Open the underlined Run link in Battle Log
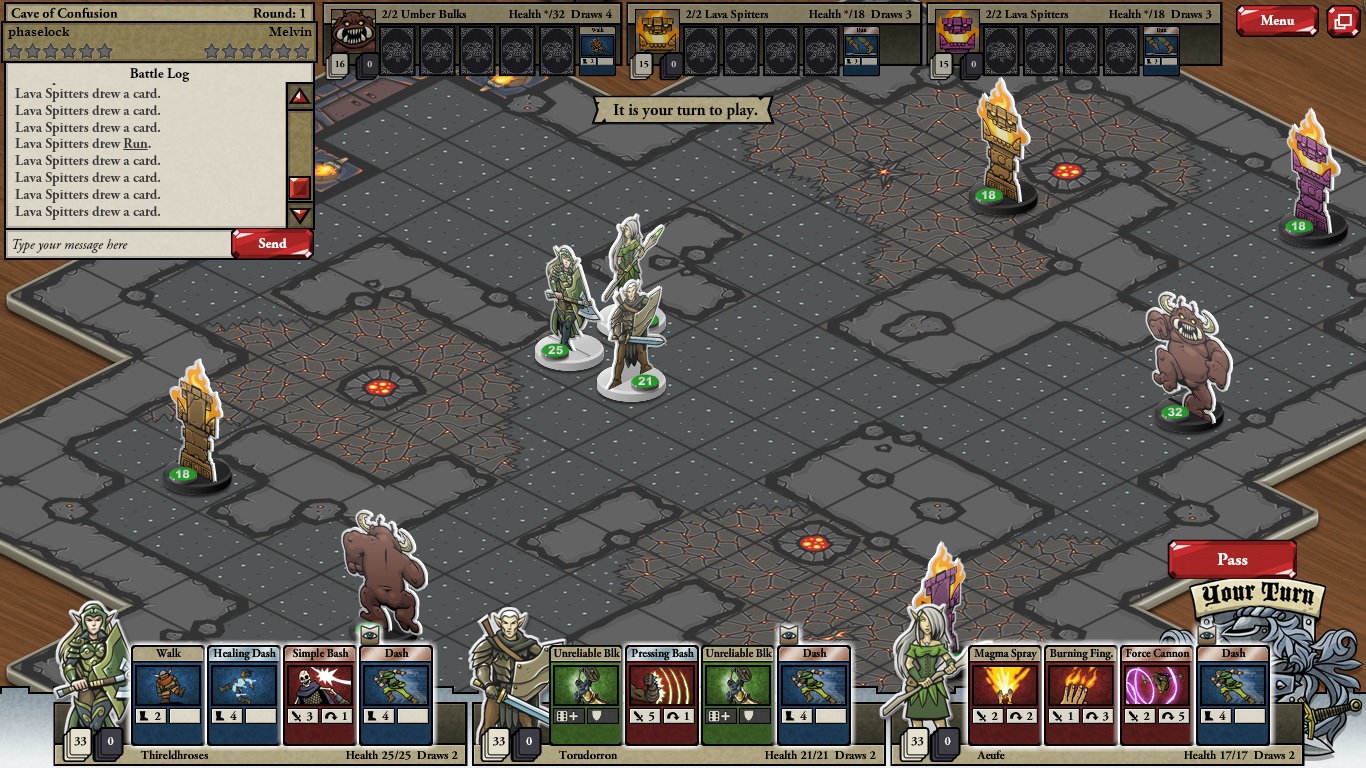The image size is (1366, 768). pyautogui.click(x=136, y=144)
